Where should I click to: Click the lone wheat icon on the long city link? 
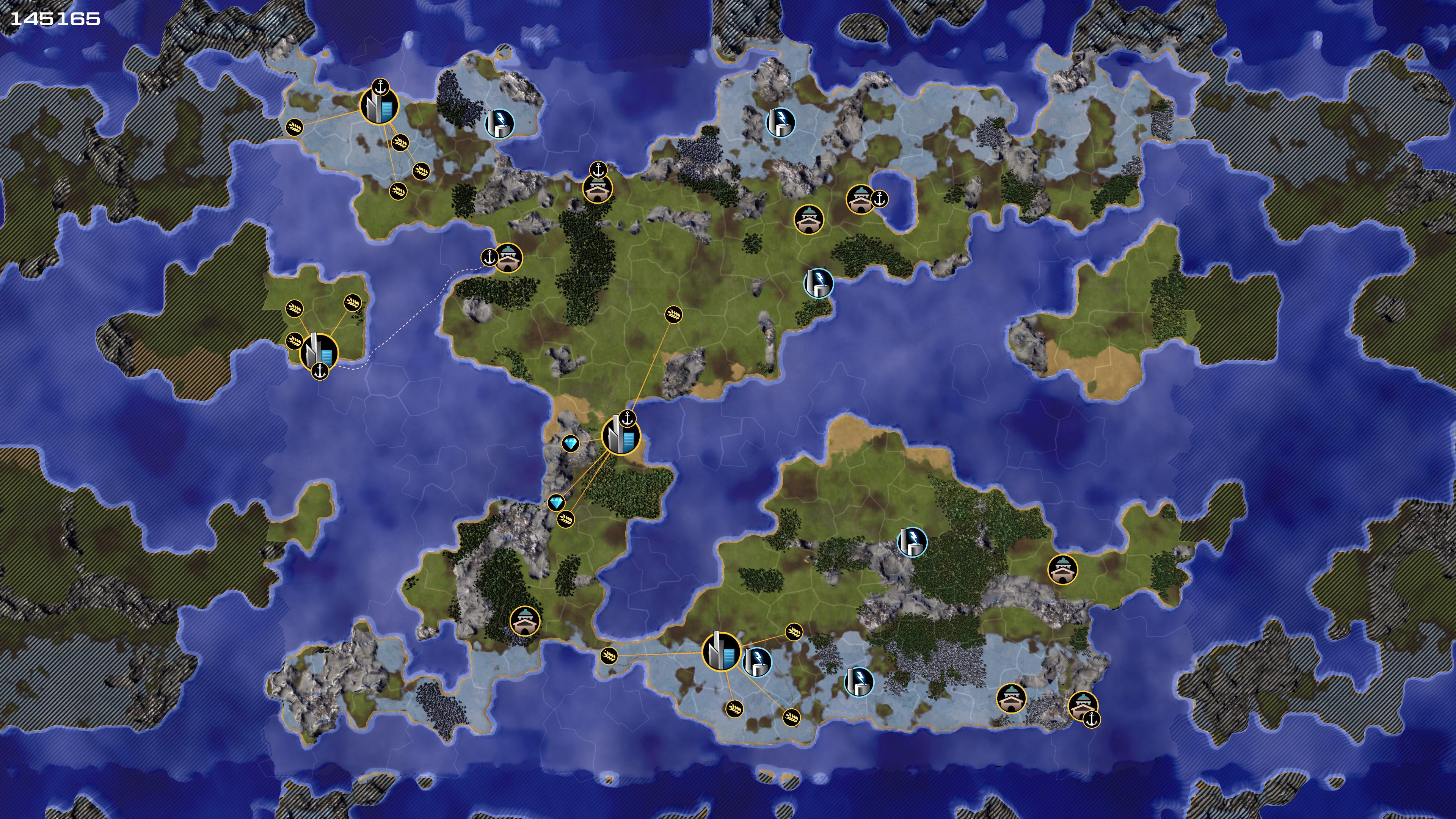[673, 315]
